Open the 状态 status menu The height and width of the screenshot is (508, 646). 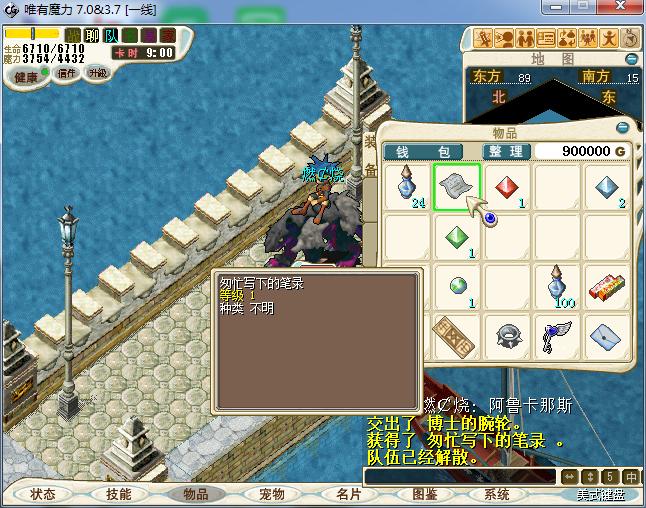(42, 494)
